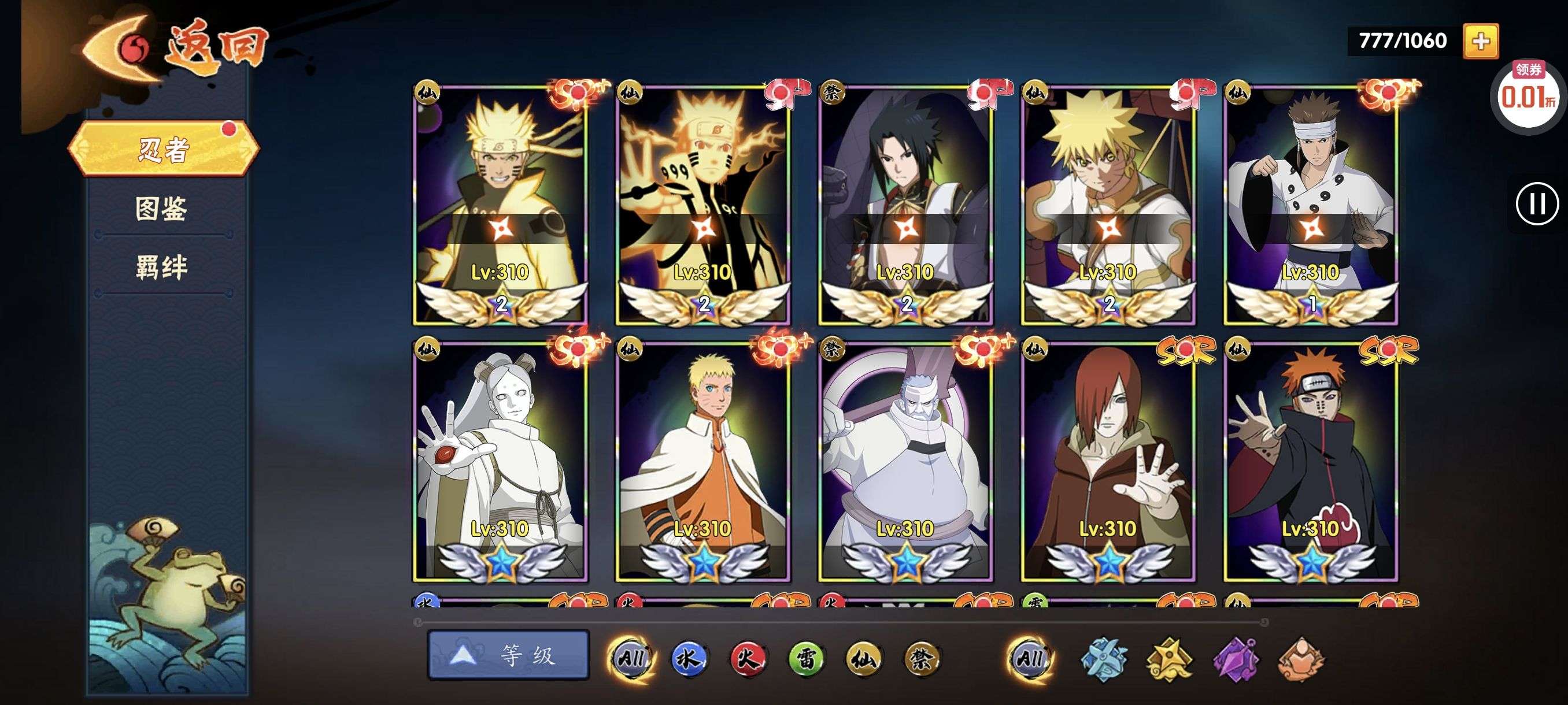Screen dimensions: 1568x705
Task: Switch to the 图鉴 tab
Action: click(x=161, y=209)
